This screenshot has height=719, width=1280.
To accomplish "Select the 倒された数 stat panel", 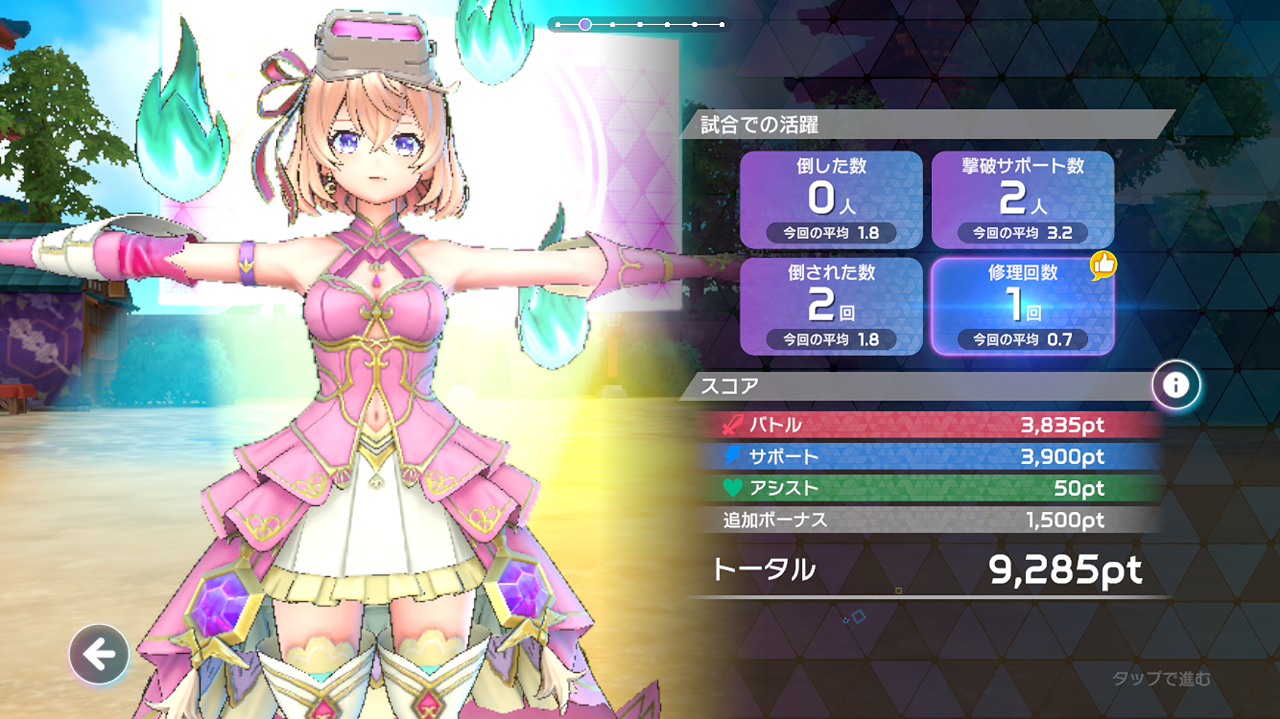I will [x=831, y=306].
